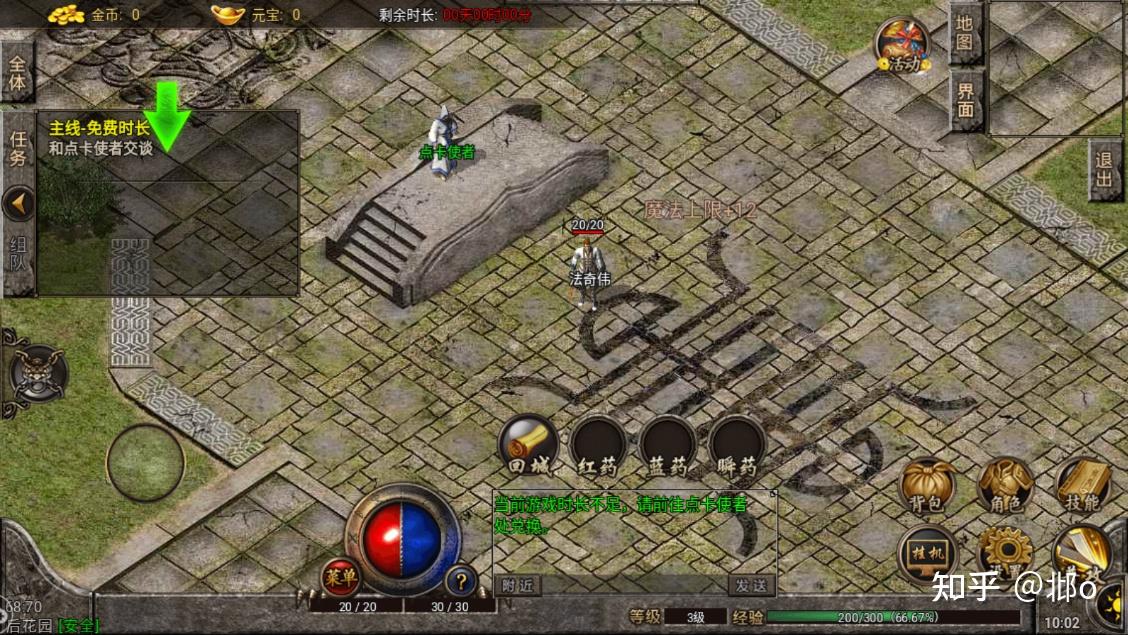Image resolution: width=1128 pixels, height=635 pixels.
Task: Switch to the 组队 team tab
Action: pos(18,259)
